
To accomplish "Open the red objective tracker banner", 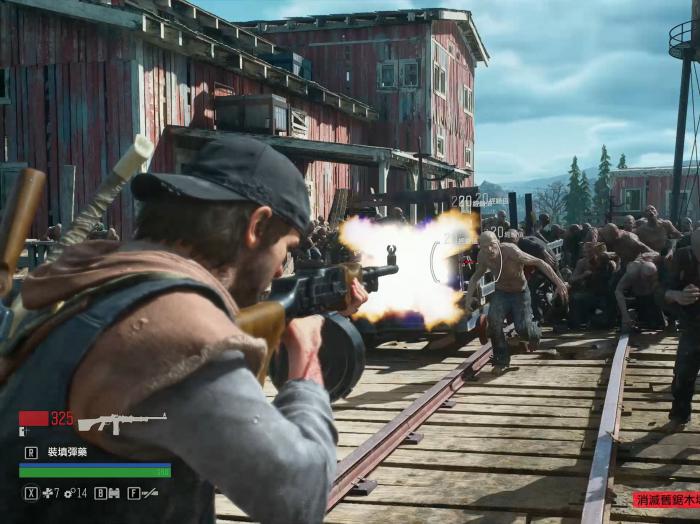I will 665,499.
